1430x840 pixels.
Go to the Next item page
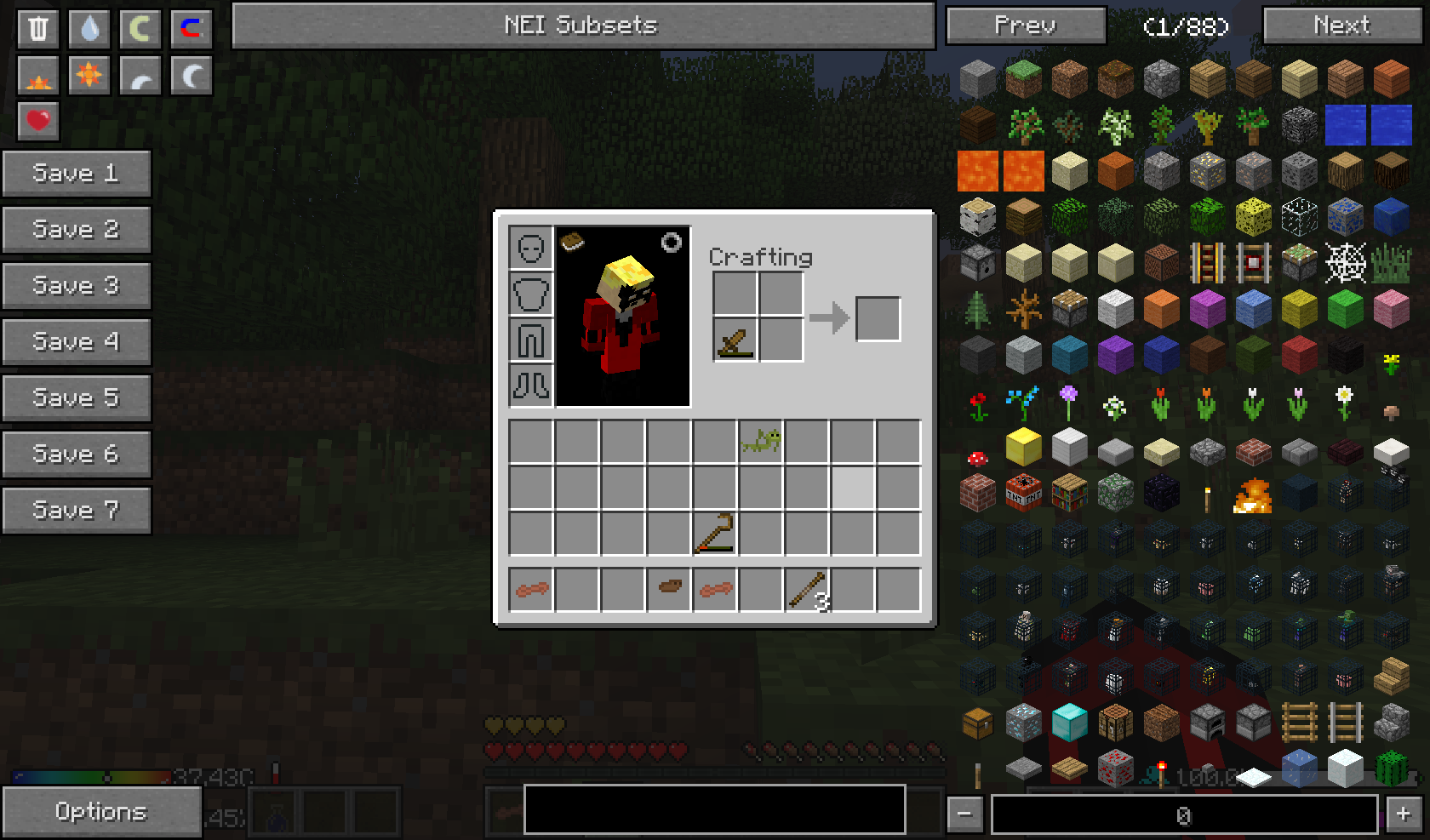[x=1341, y=26]
